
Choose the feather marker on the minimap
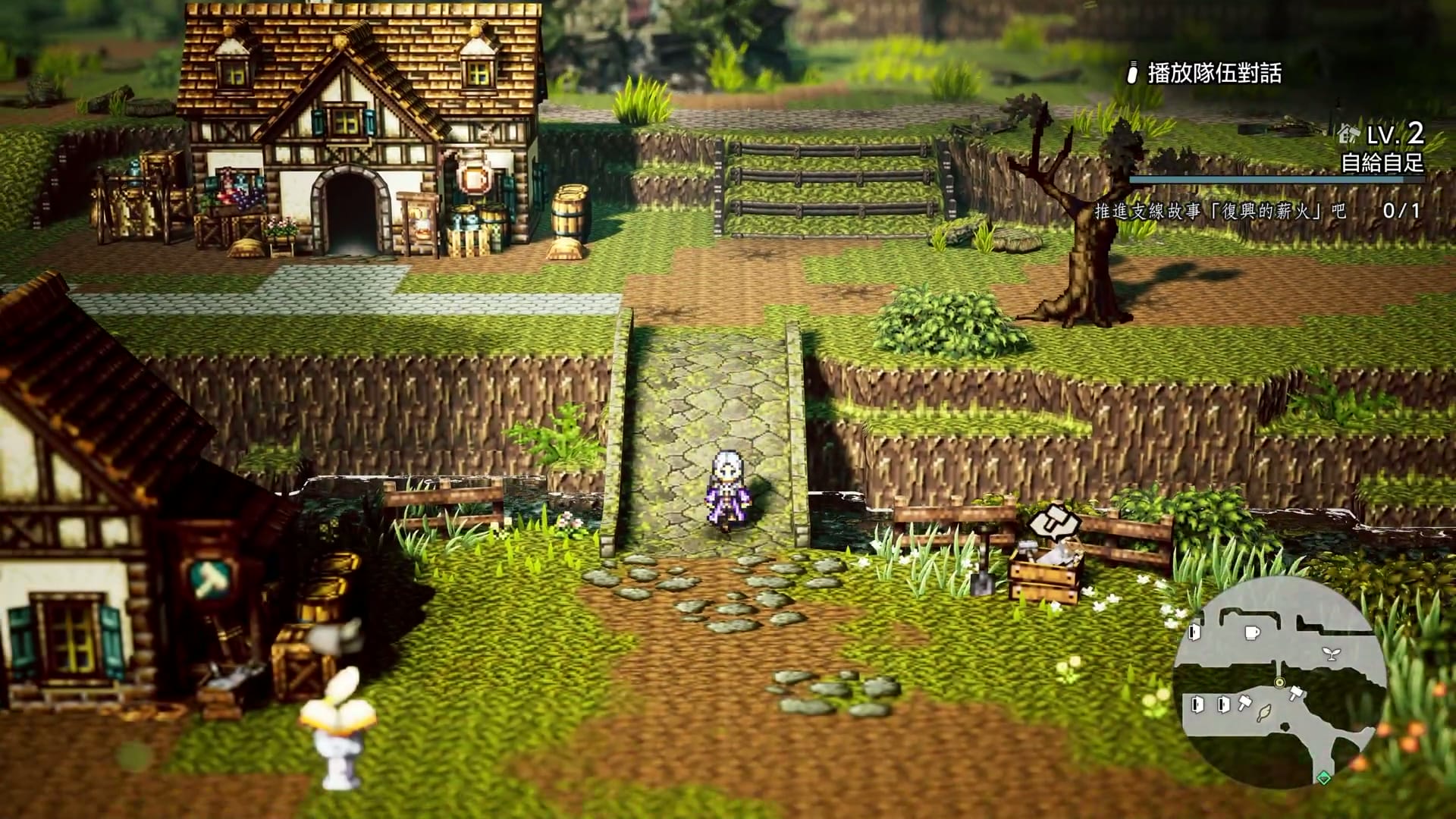tap(1264, 713)
